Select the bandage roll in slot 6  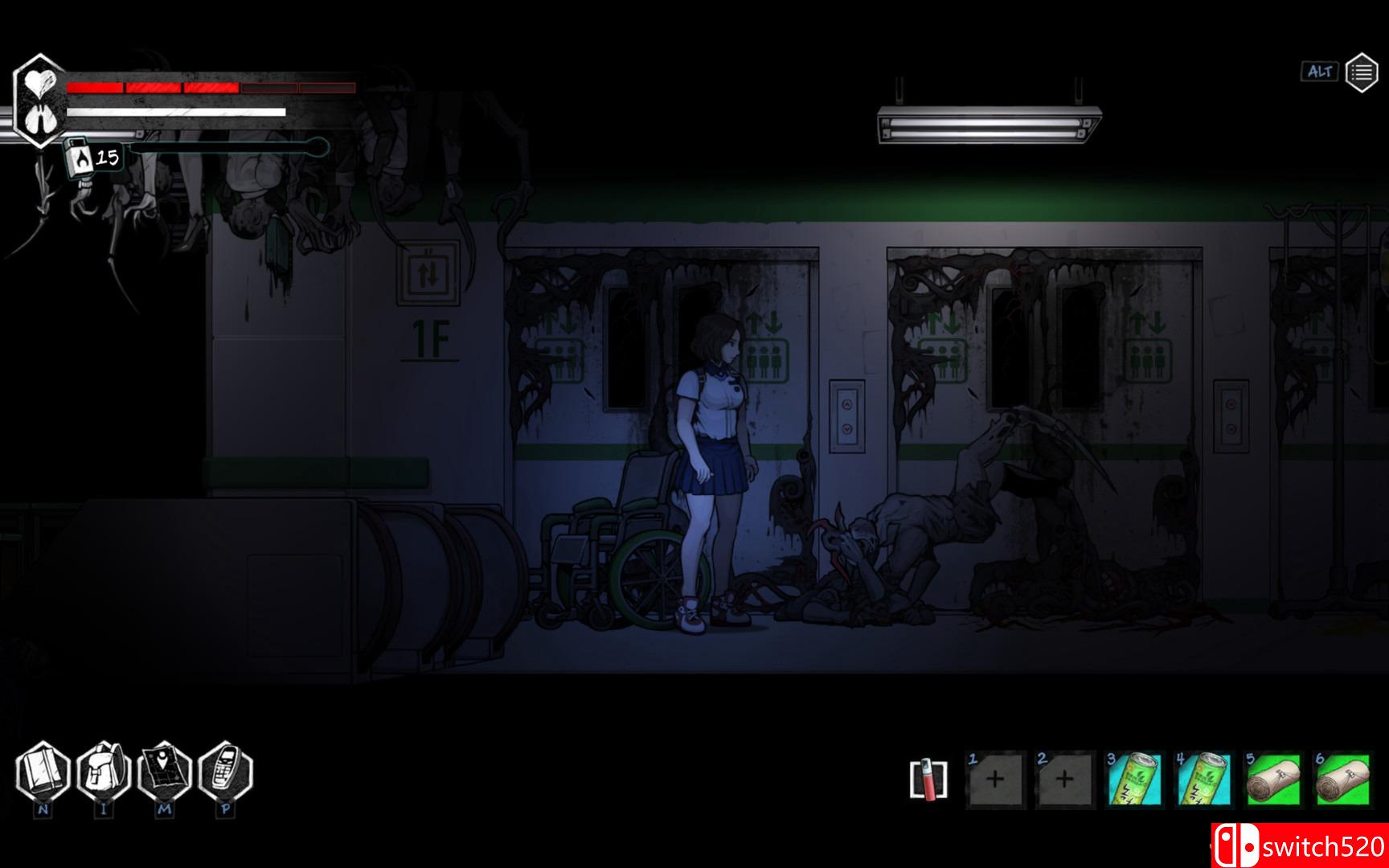[x=1342, y=779]
